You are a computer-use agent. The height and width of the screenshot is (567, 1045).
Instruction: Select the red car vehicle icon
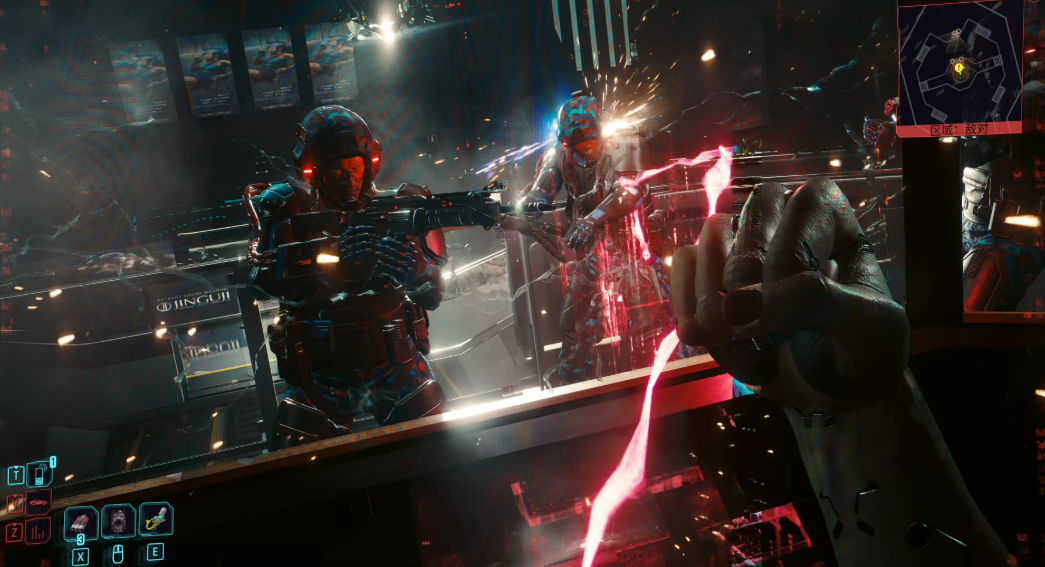pos(38,502)
